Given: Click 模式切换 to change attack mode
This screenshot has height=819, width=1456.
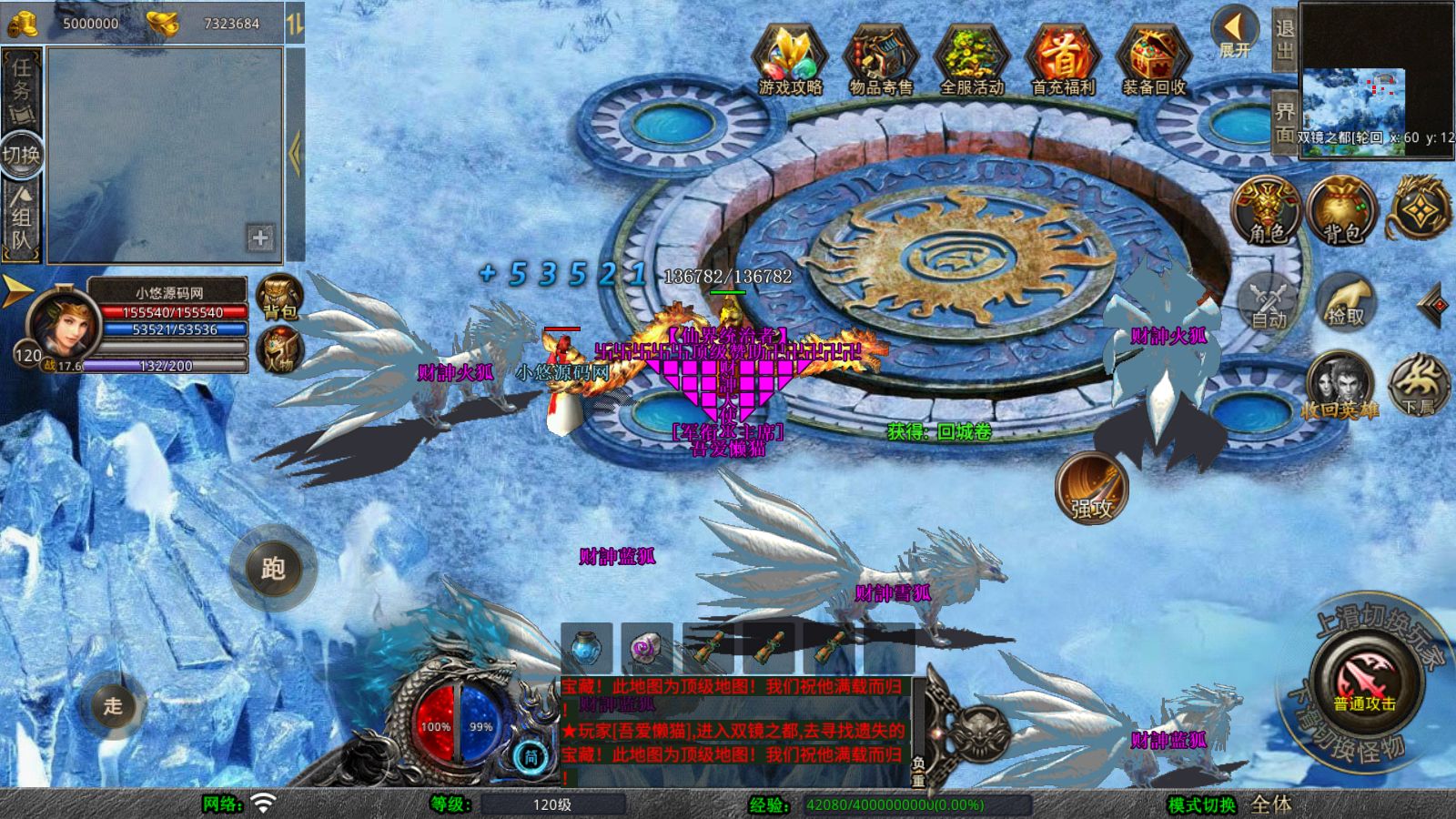Looking at the screenshot, I should [1202, 804].
